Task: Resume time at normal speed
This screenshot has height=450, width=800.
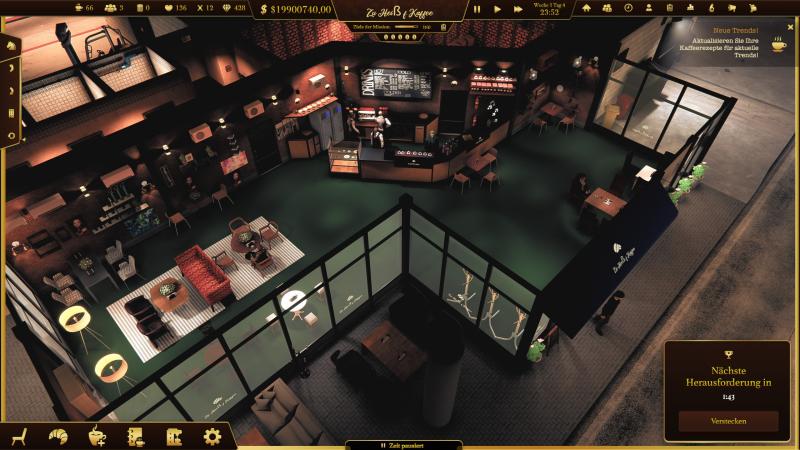Action: [x=497, y=9]
